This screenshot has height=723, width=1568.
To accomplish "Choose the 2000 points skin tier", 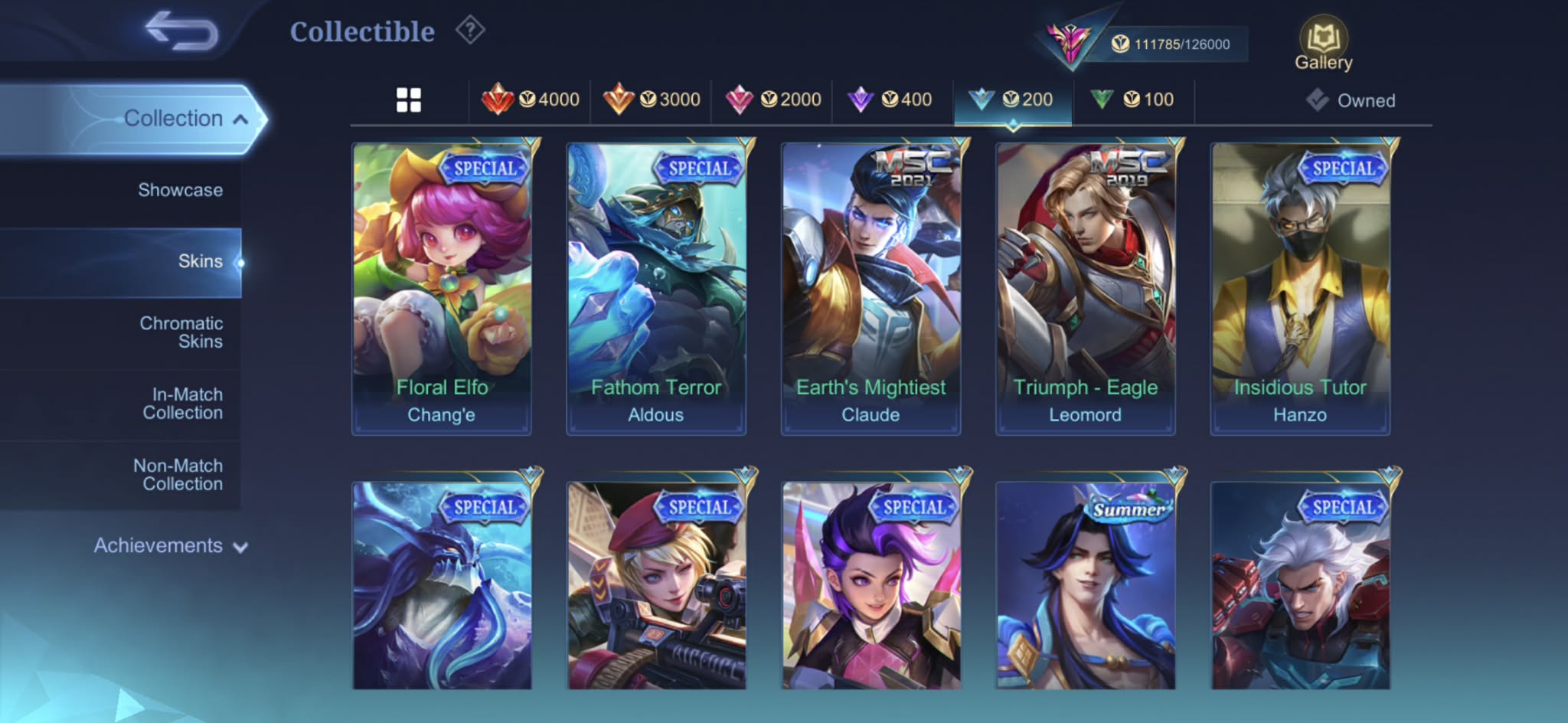I will point(773,100).
